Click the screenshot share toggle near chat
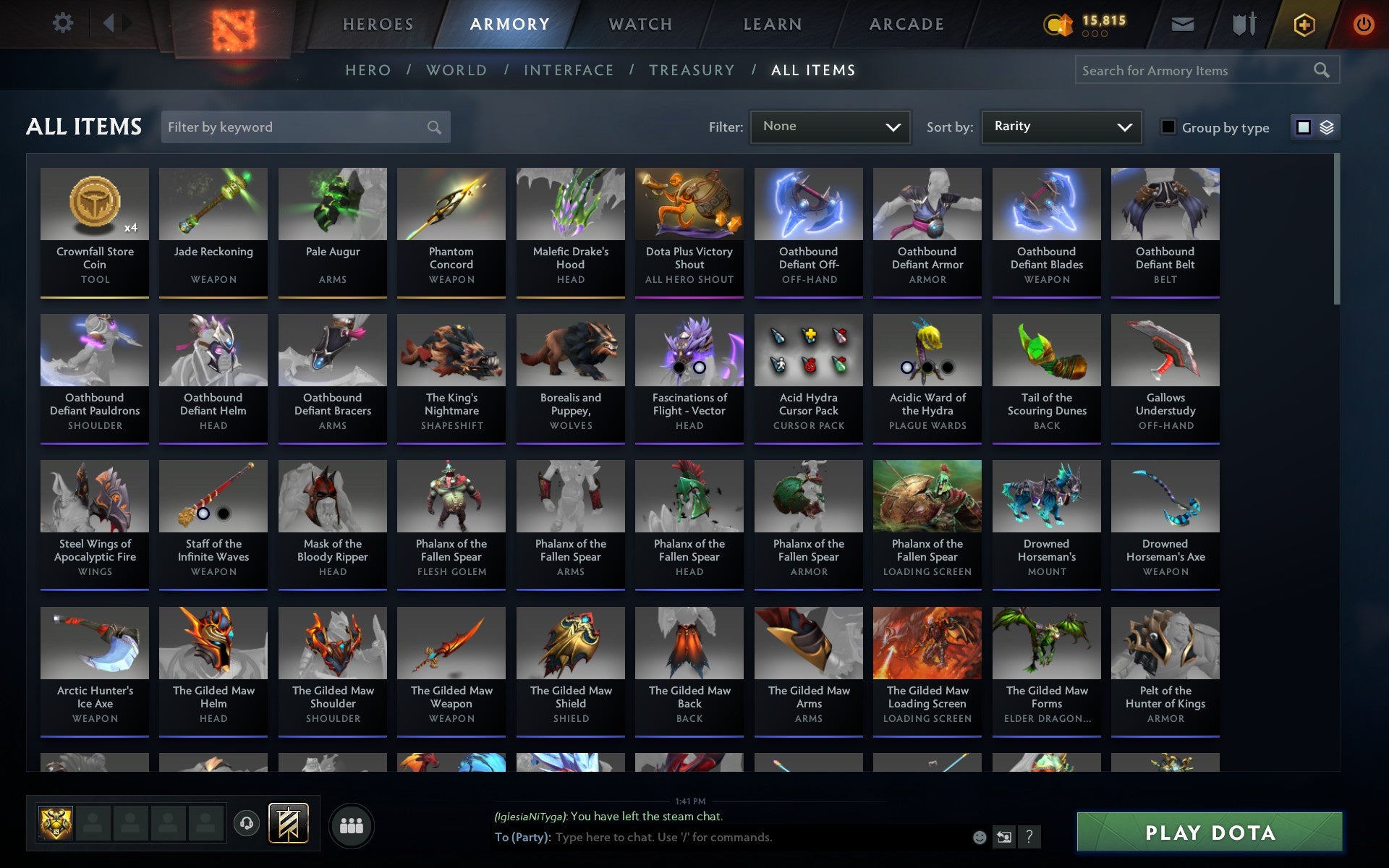Viewport: 1389px width, 868px height. tap(1004, 837)
